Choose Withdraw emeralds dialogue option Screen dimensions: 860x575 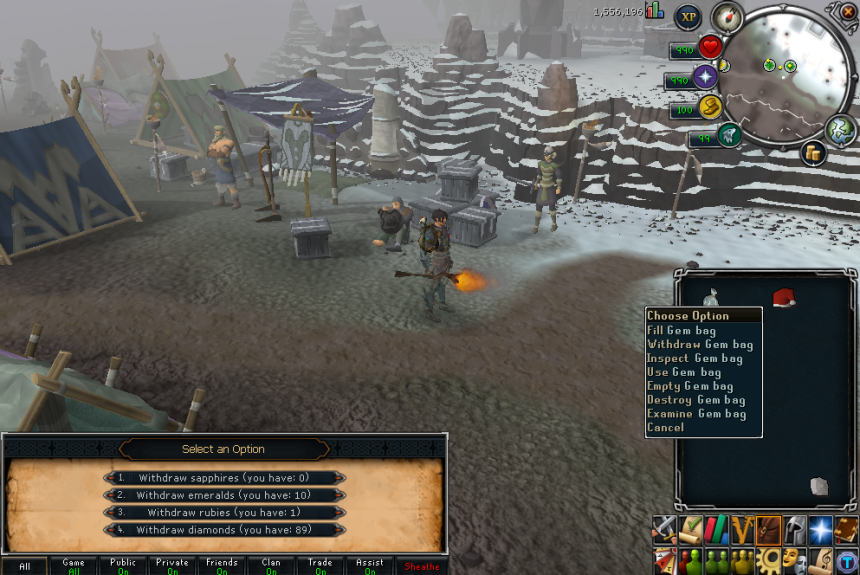tap(224, 495)
